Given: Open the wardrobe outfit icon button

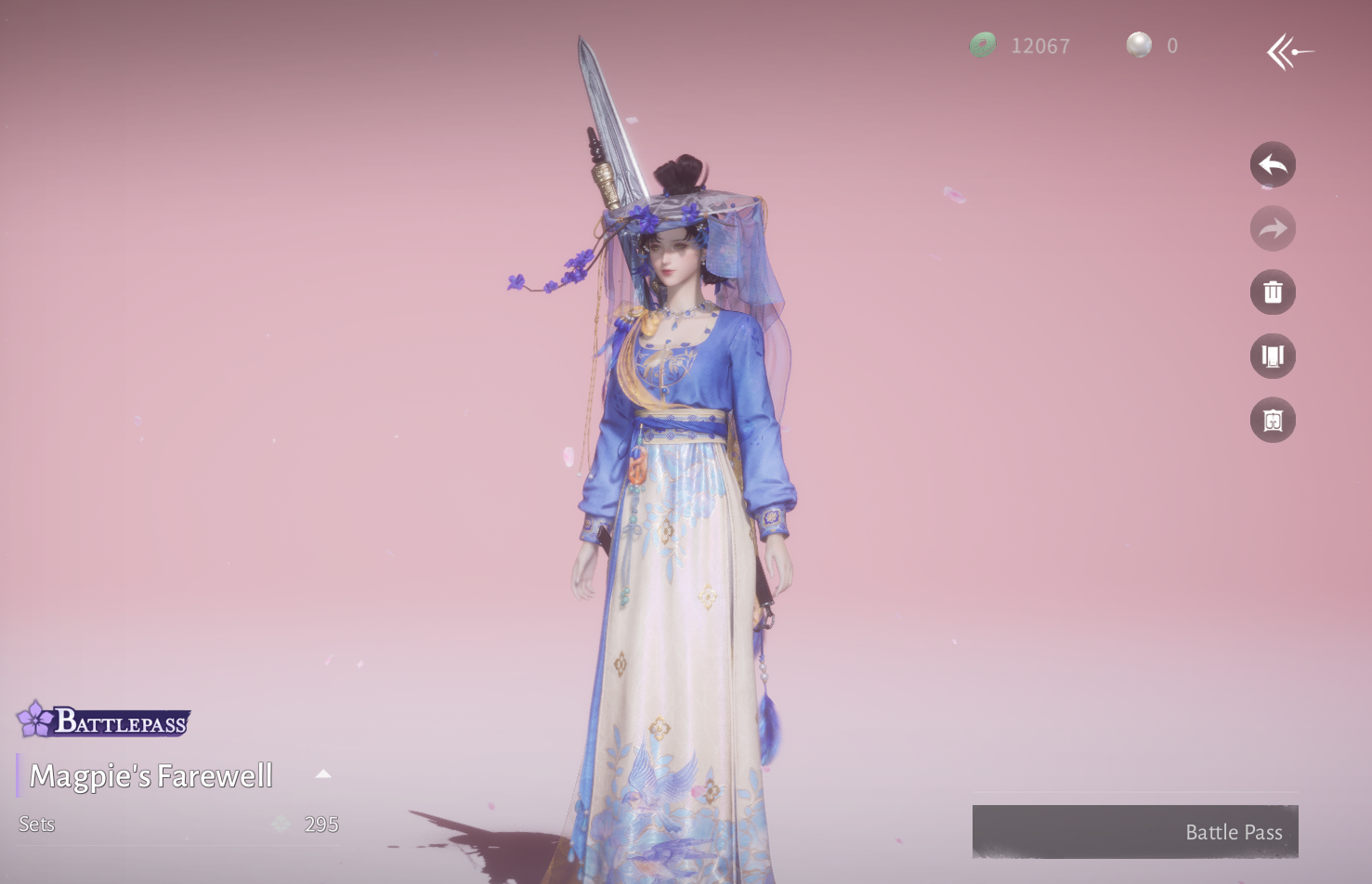Looking at the screenshot, I should (x=1273, y=357).
